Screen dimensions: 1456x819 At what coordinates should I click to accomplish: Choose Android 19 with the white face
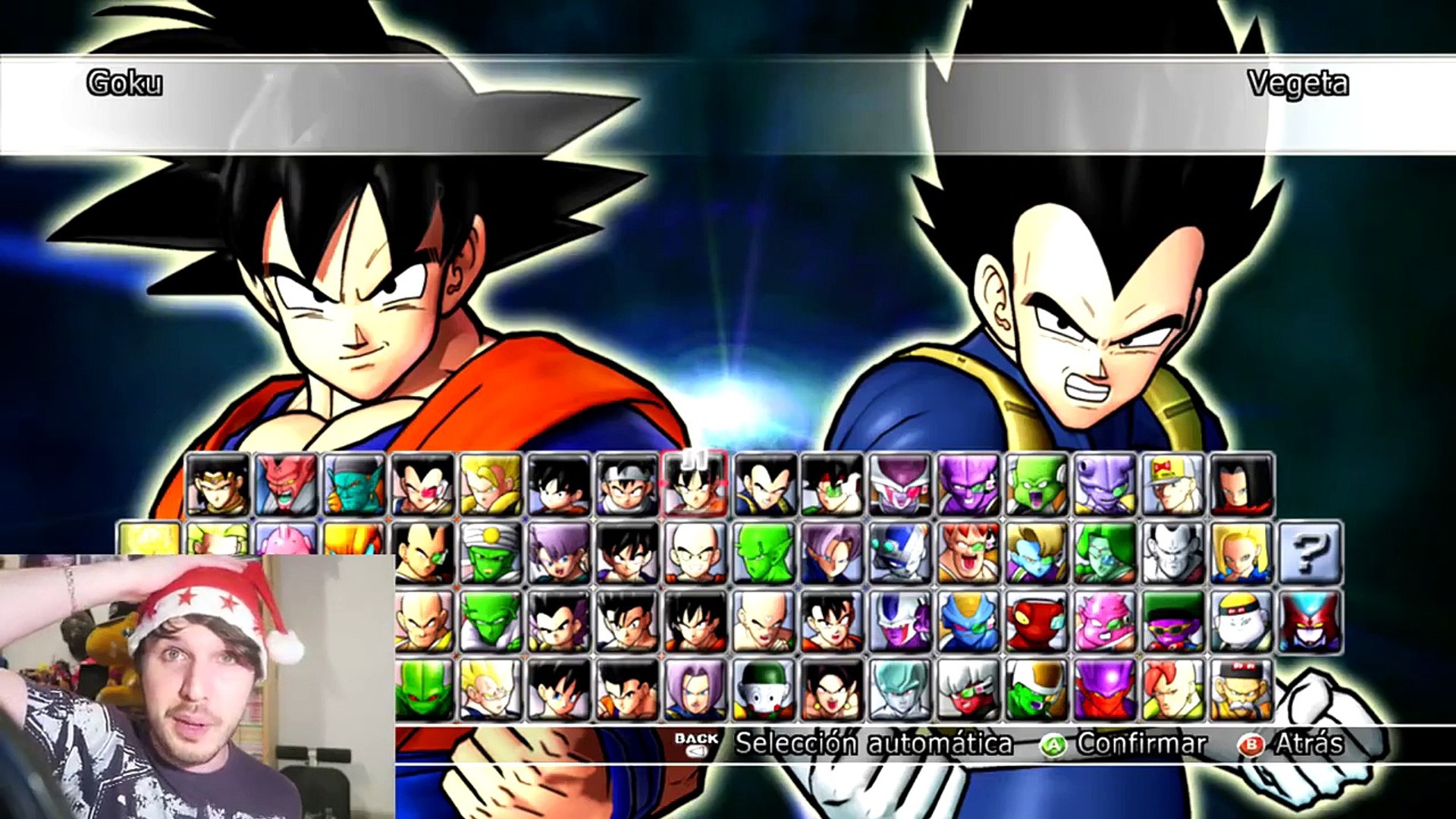click(x=1241, y=621)
